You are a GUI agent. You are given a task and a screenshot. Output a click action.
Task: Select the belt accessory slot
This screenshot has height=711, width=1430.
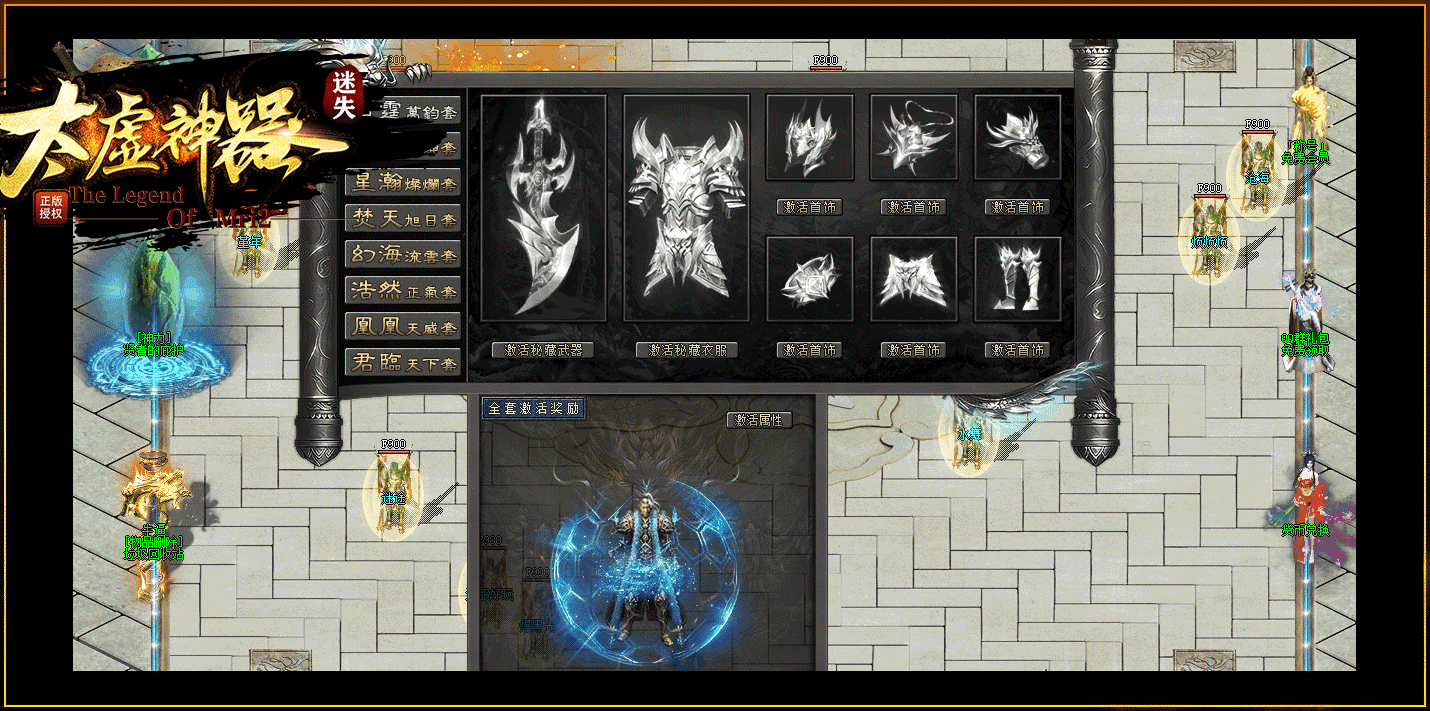914,279
